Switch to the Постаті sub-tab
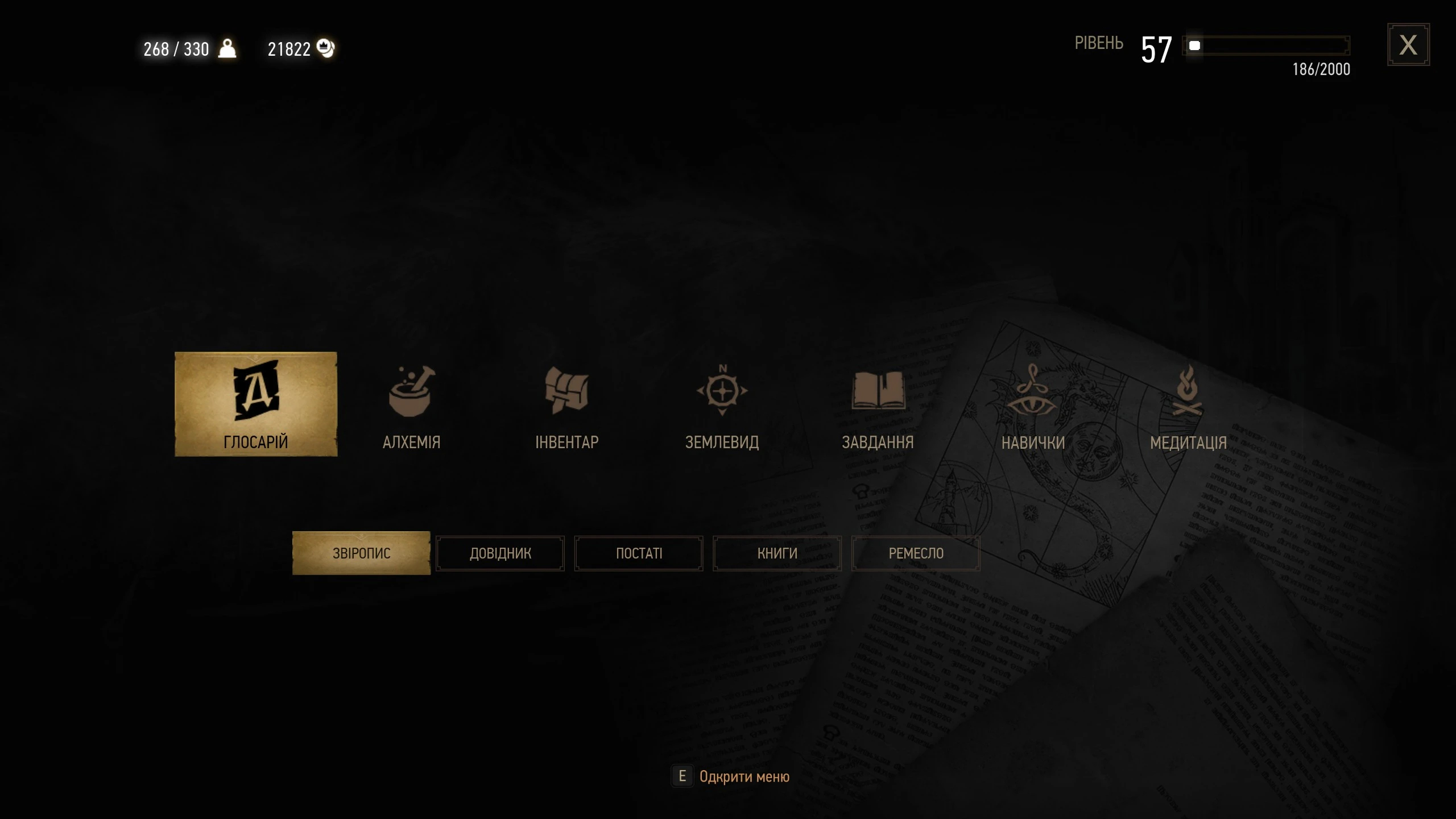Screen dimensions: 1456x819 point(639,553)
